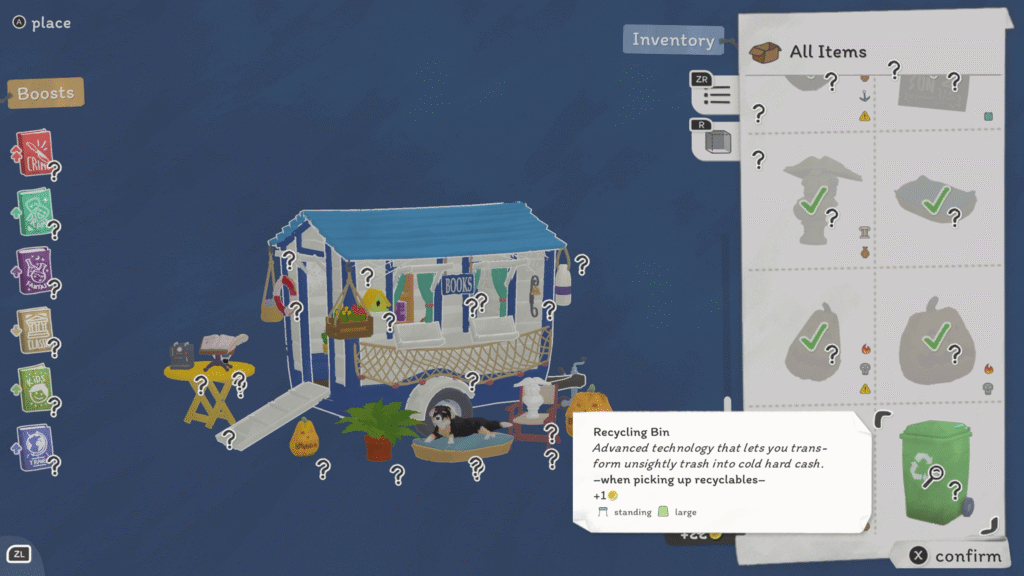1024x576 pixels.
Task: Choose the teal-green boost book below Crime
Action: click(34, 211)
